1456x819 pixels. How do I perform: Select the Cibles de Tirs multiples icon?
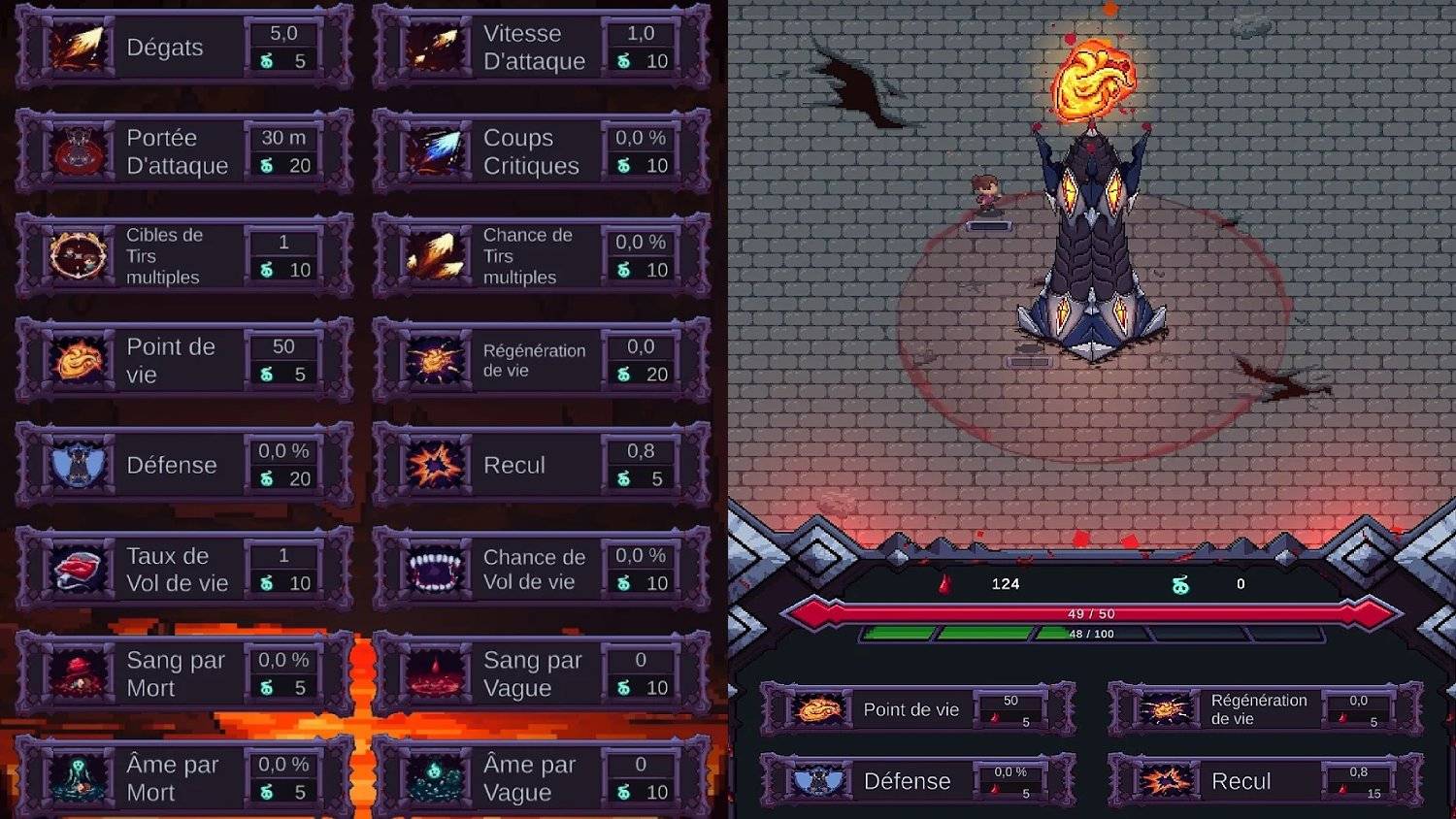click(78, 255)
